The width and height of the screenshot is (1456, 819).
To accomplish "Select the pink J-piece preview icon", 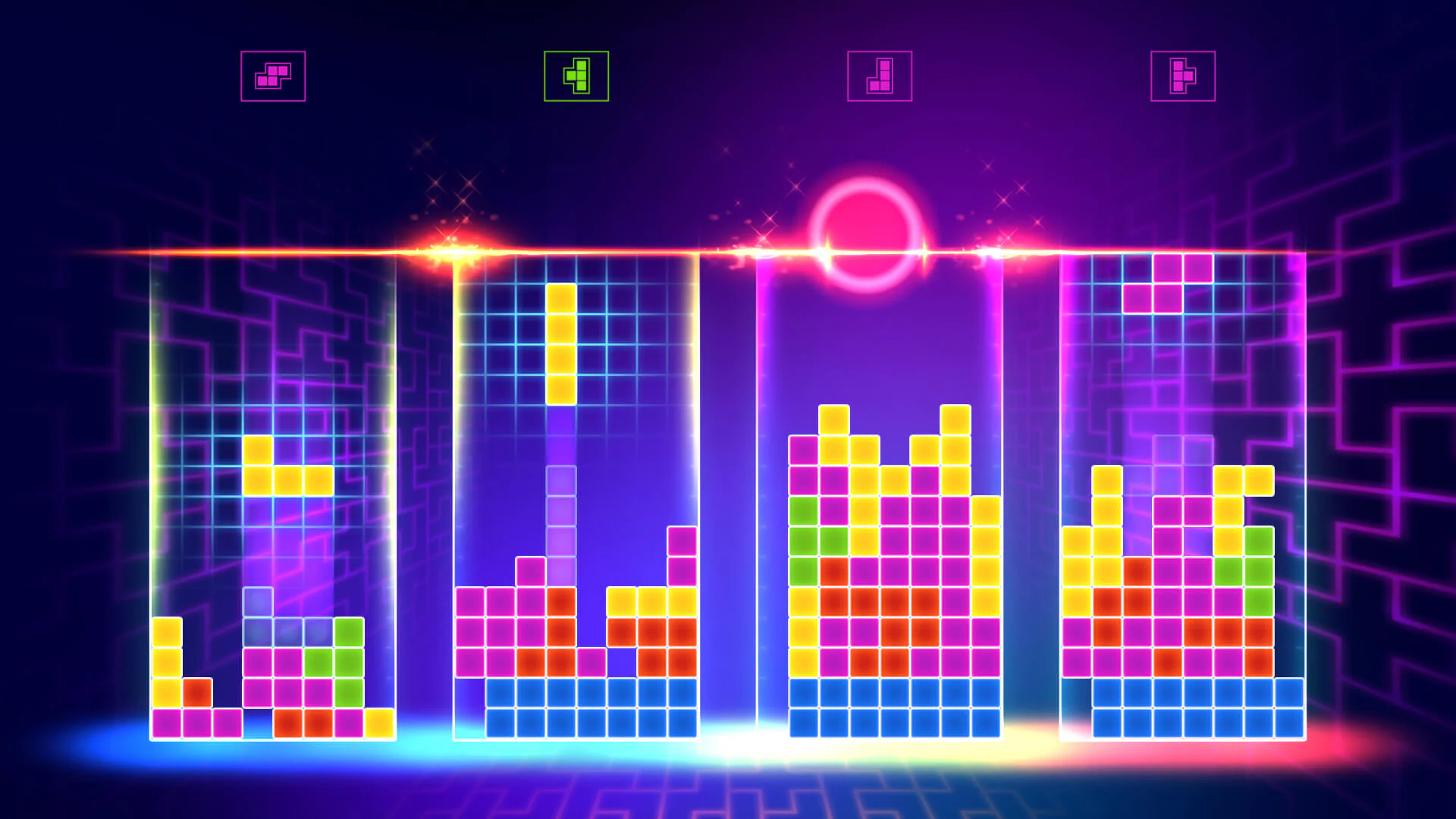I will click(x=880, y=74).
